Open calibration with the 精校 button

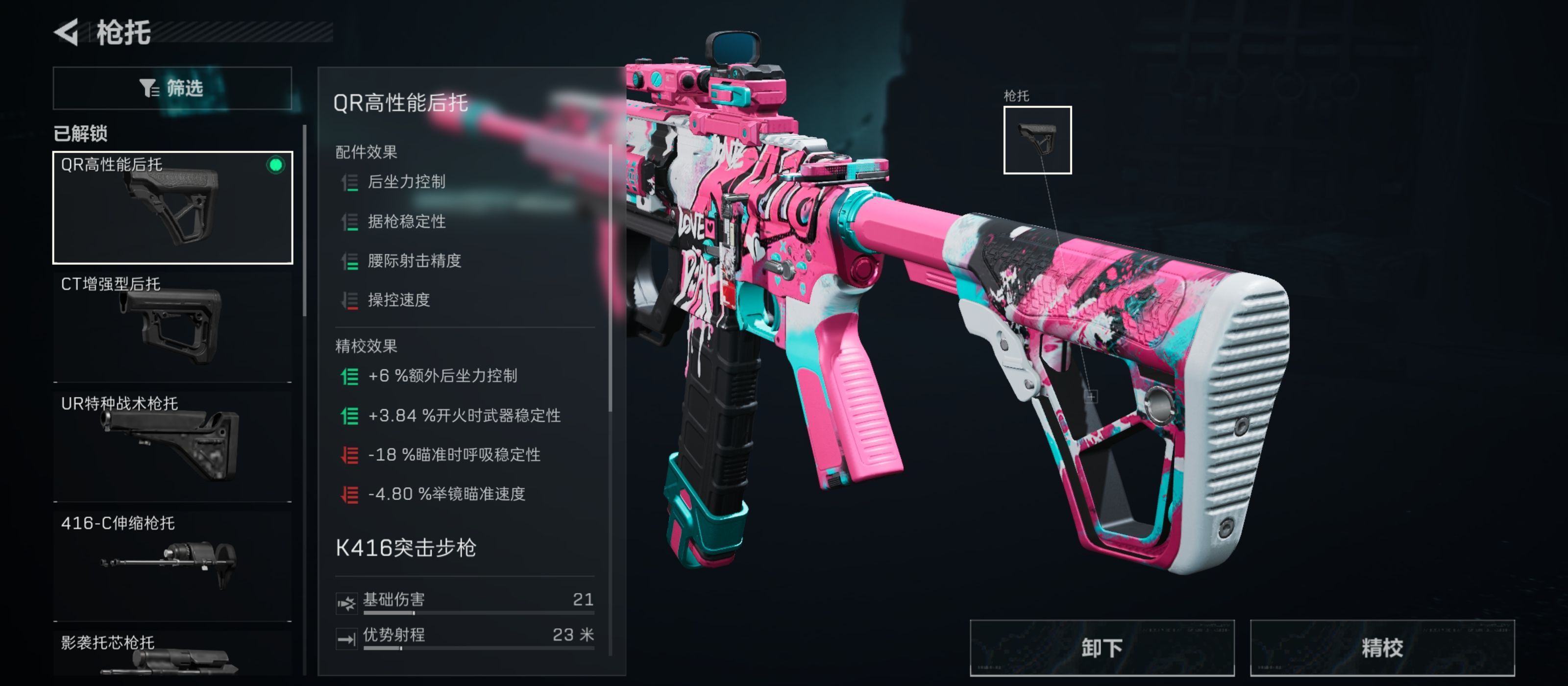pos(1382,648)
